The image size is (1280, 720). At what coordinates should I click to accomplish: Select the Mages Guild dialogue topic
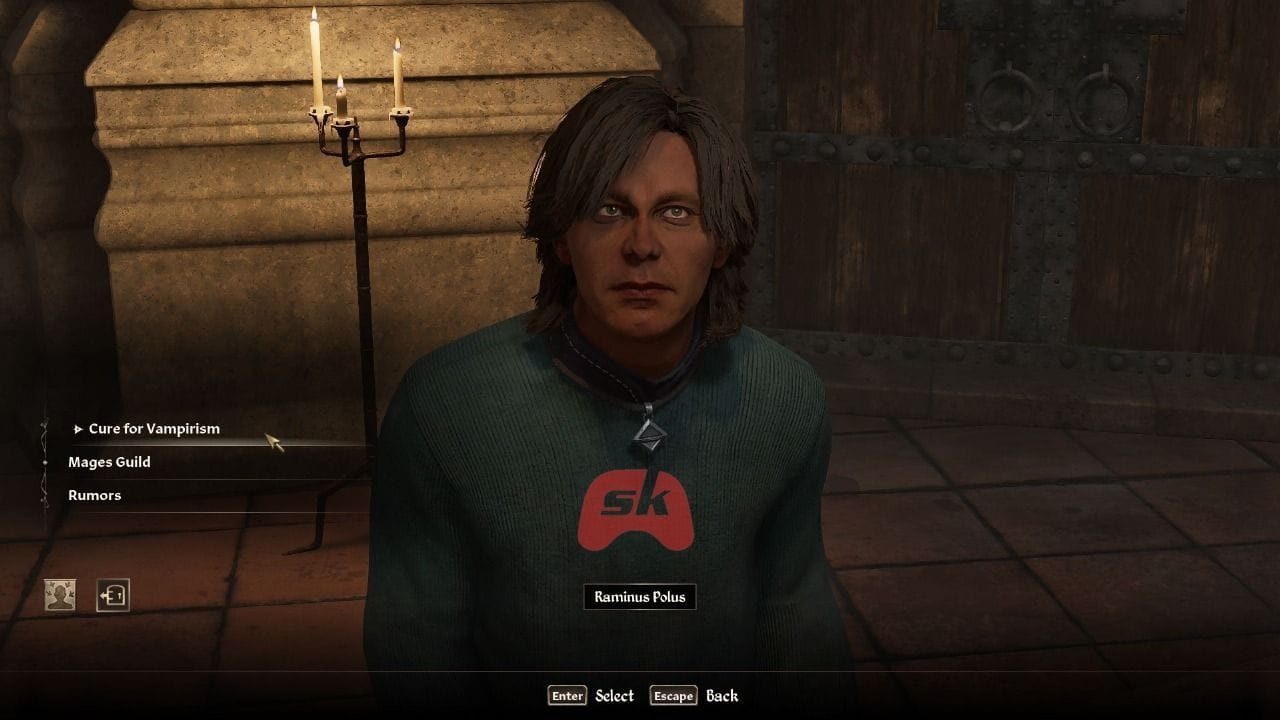point(110,462)
